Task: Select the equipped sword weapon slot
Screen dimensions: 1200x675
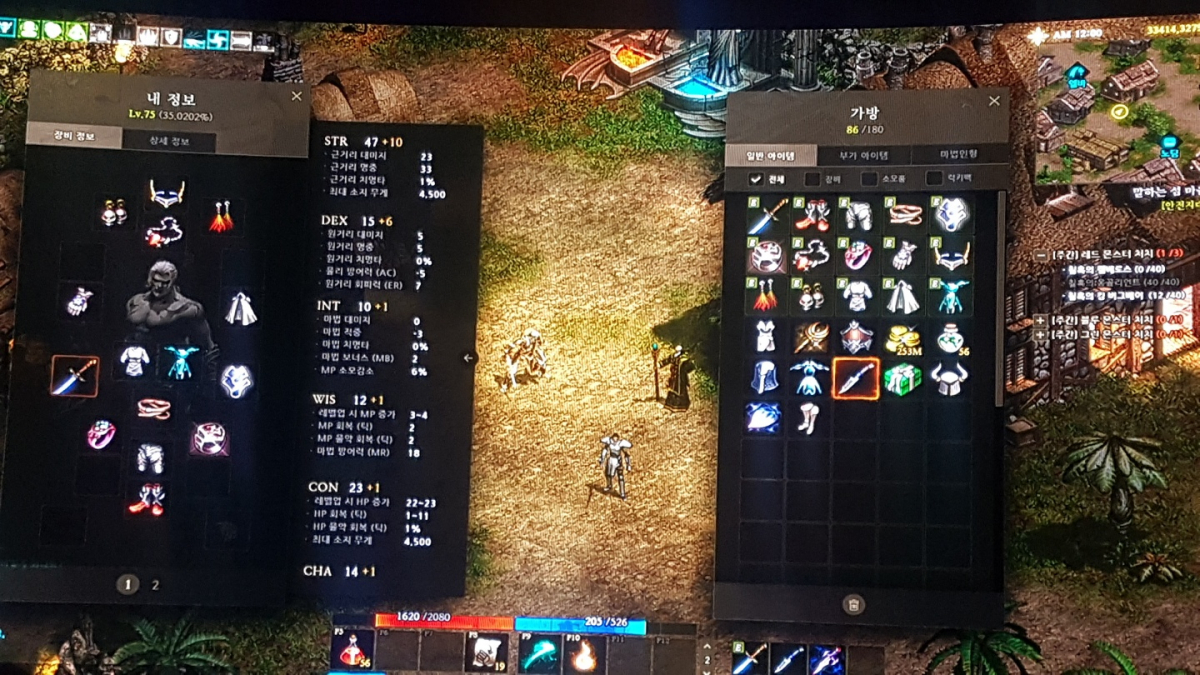Action: click(76, 376)
